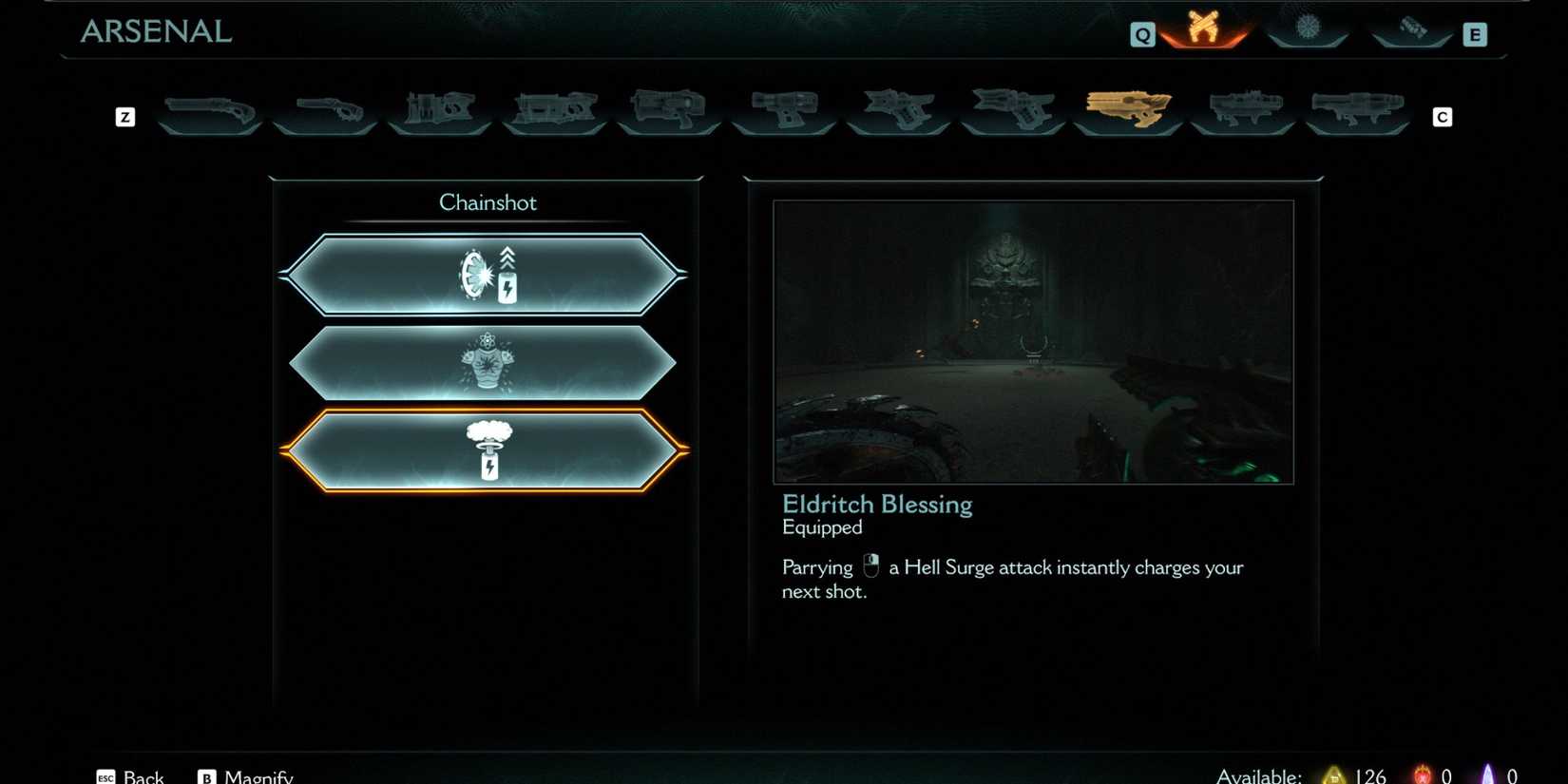Viewport: 1568px width, 784px height.
Task: Open the E category tab shortcut
Action: [x=1475, y=33]
